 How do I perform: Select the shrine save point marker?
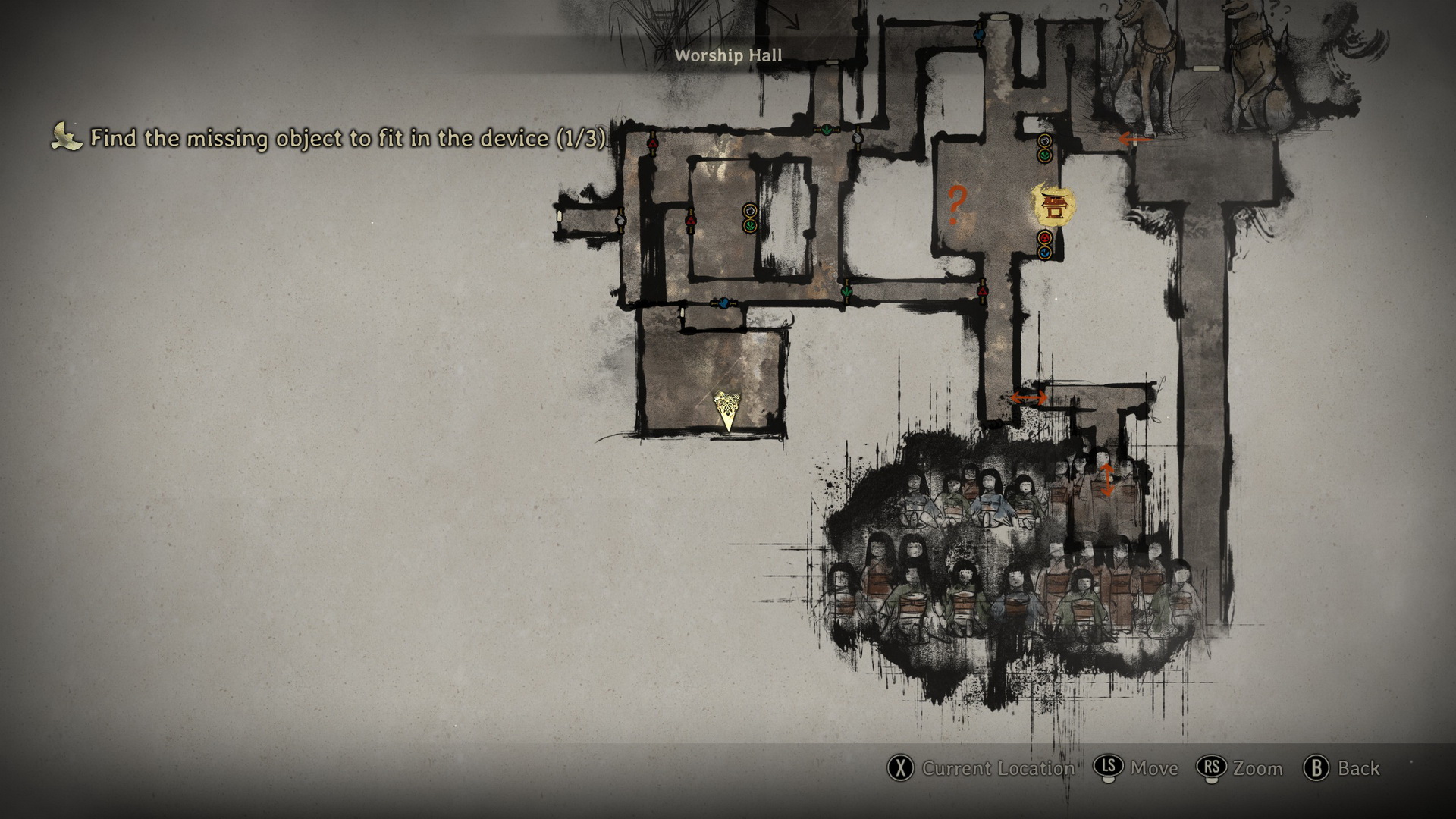(1053, 206)
